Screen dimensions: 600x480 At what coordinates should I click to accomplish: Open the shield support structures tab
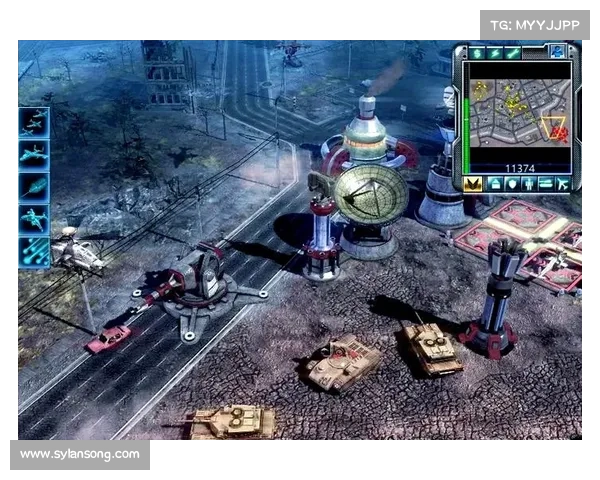click(510, 184)
